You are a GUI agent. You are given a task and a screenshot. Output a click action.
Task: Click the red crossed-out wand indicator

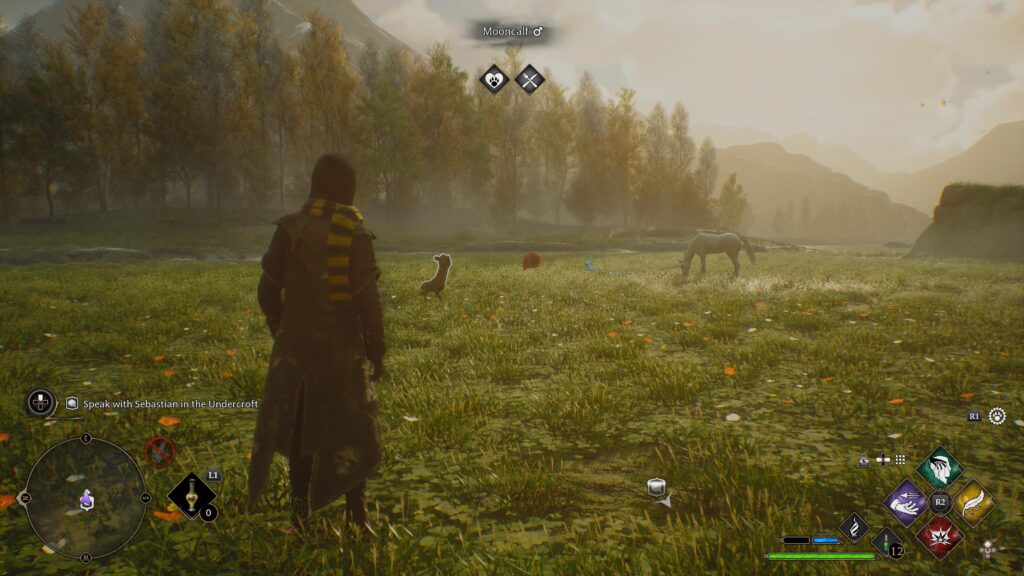pos(160,452)
